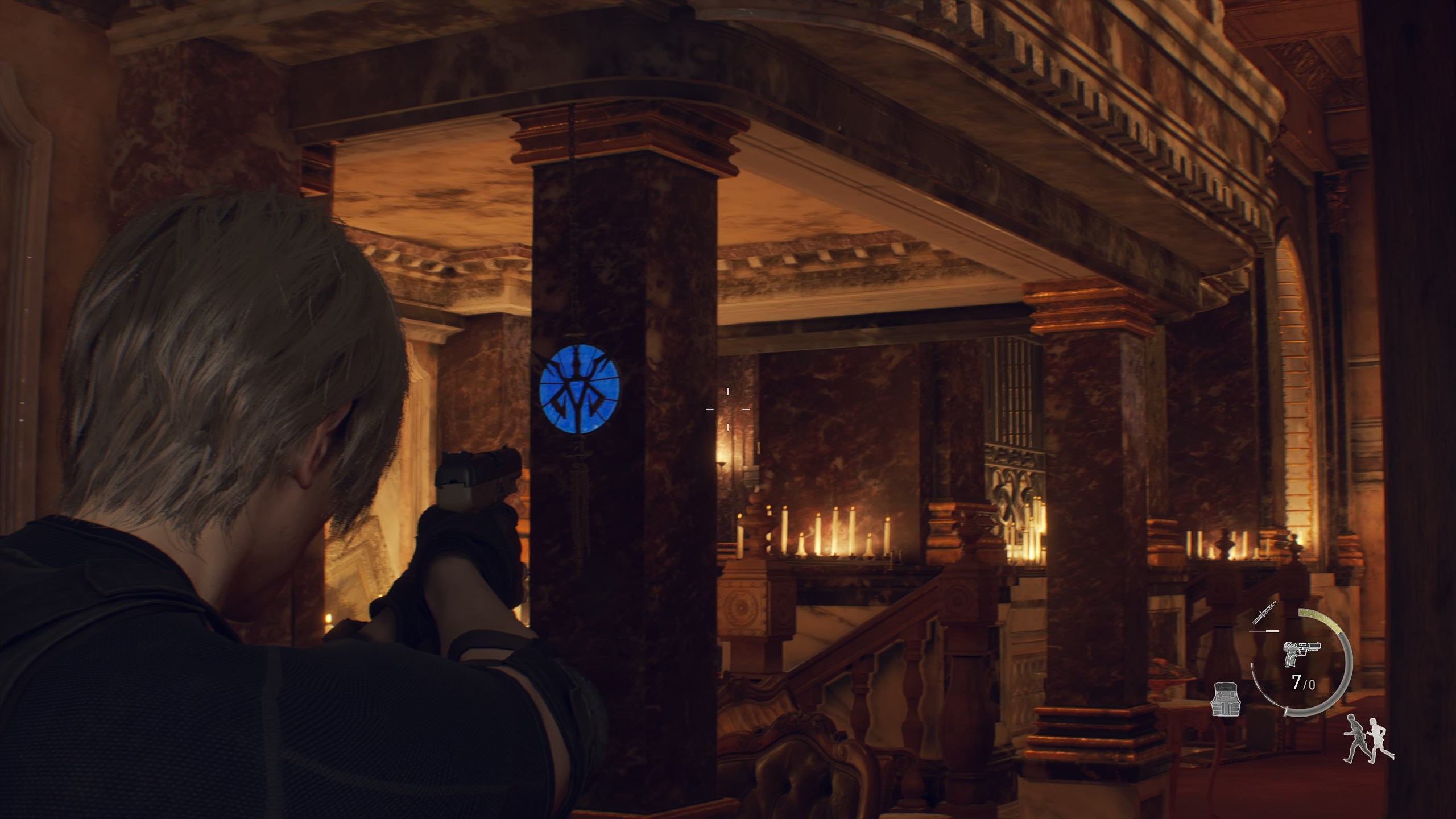Viewport: 1456px width, 819px height.
Task: Click the 7/0 ammo counter
Action: 1304,682
